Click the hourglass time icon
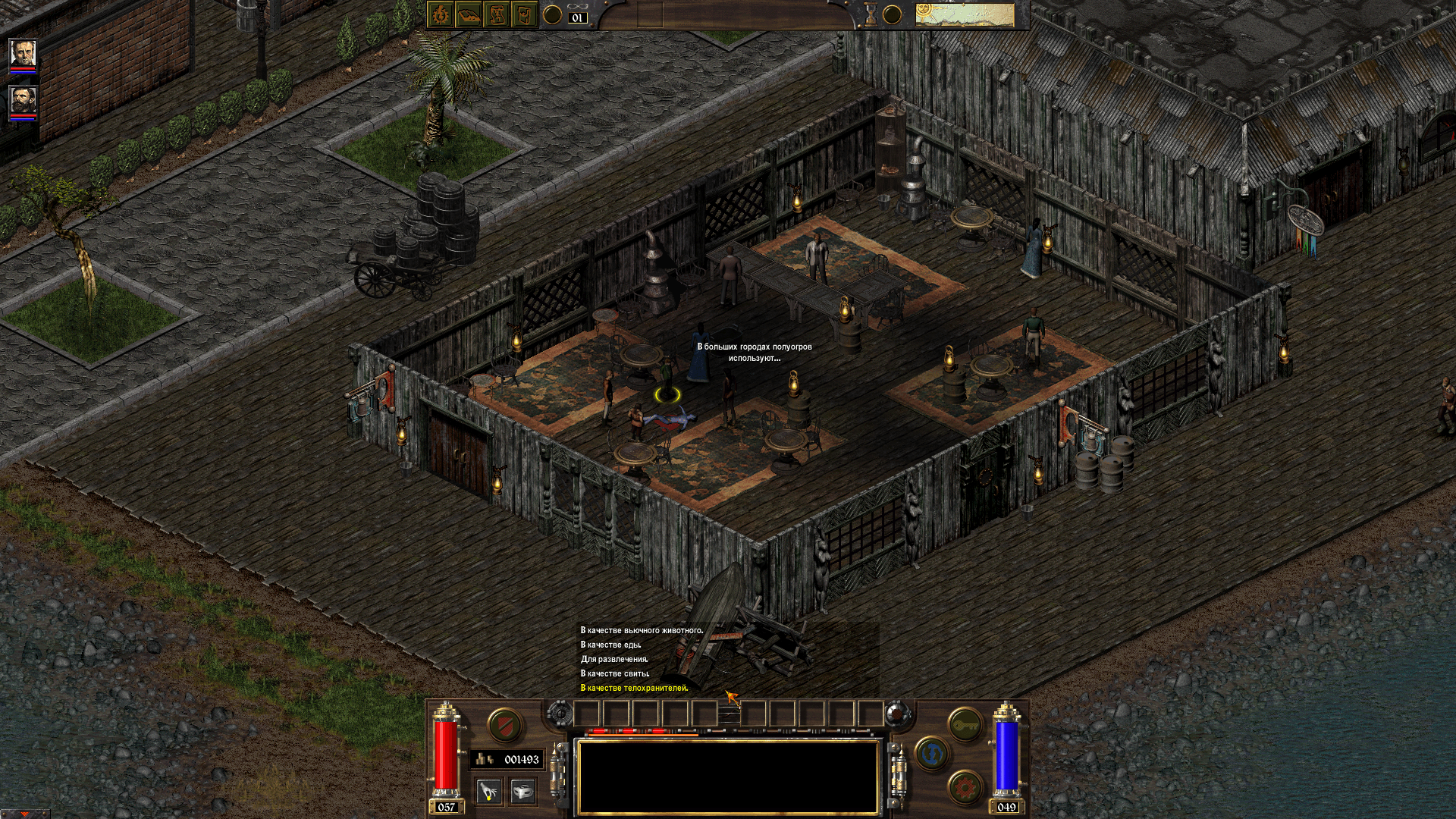 871,14
